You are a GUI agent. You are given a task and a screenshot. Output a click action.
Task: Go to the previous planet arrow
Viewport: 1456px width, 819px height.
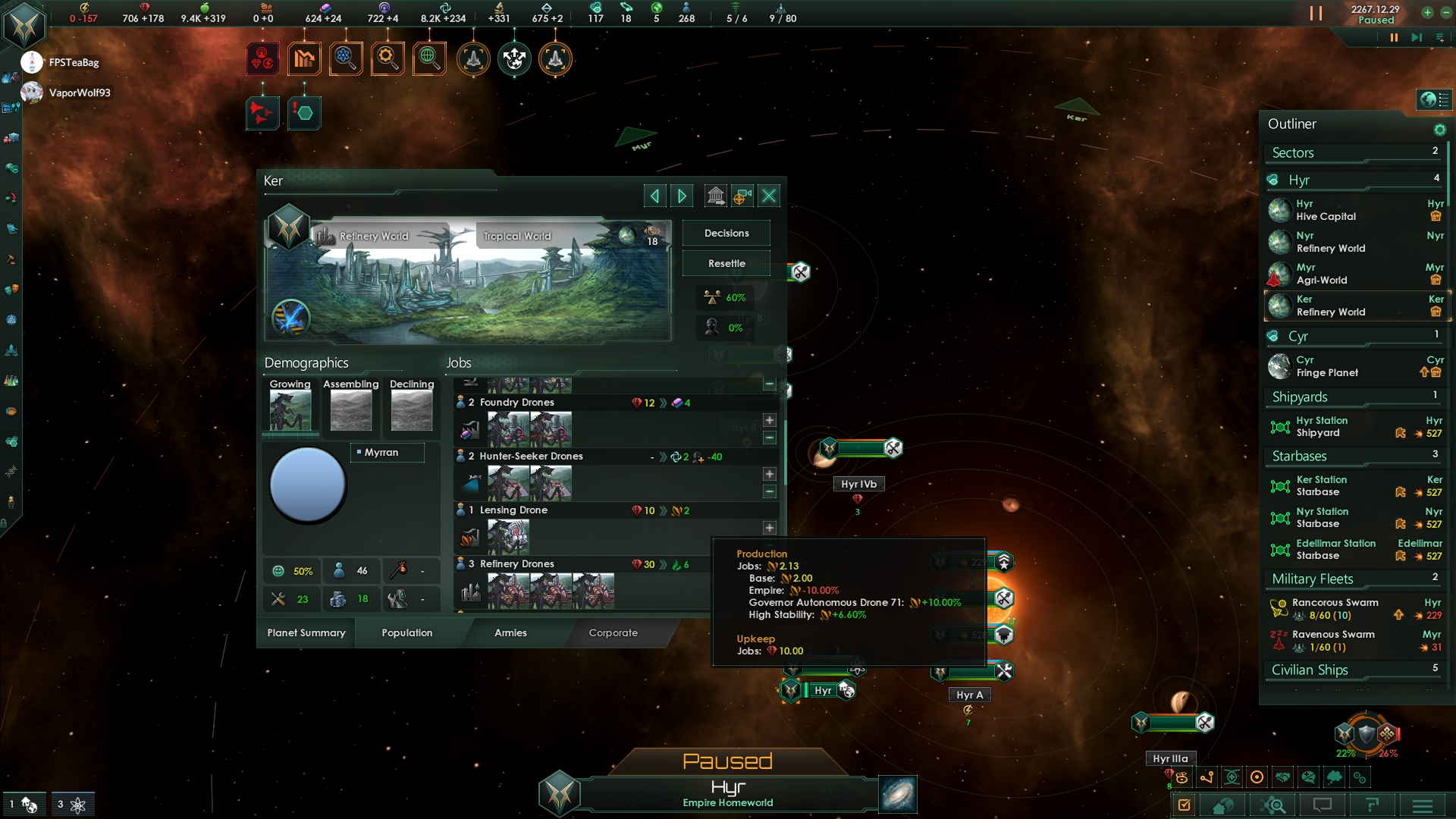654,196
